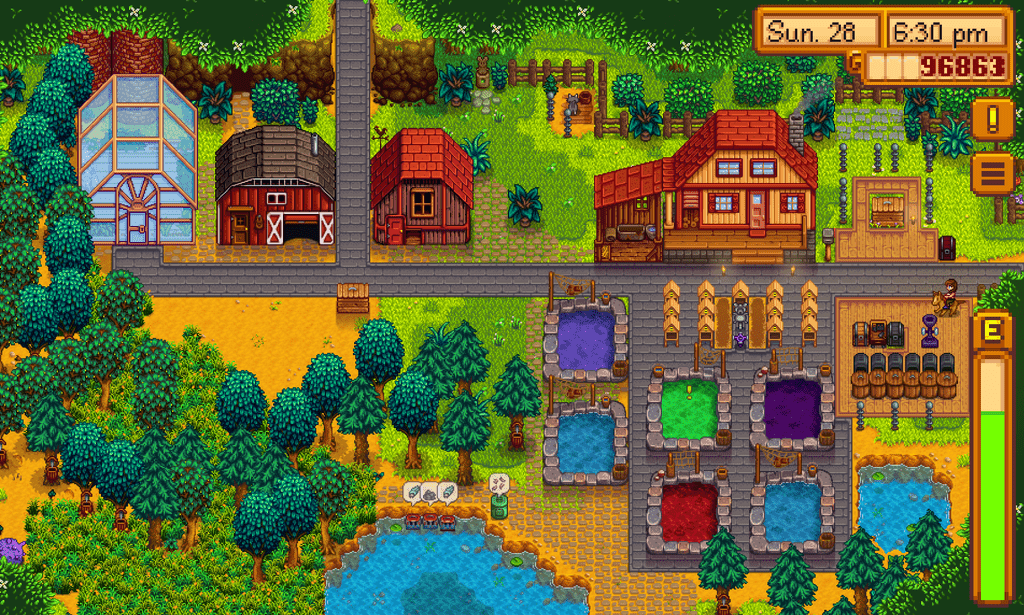The width and height of the screenshot is (1024, 615).
Task: Open the three-line game menu button
Action: click(x=992, y=172)
